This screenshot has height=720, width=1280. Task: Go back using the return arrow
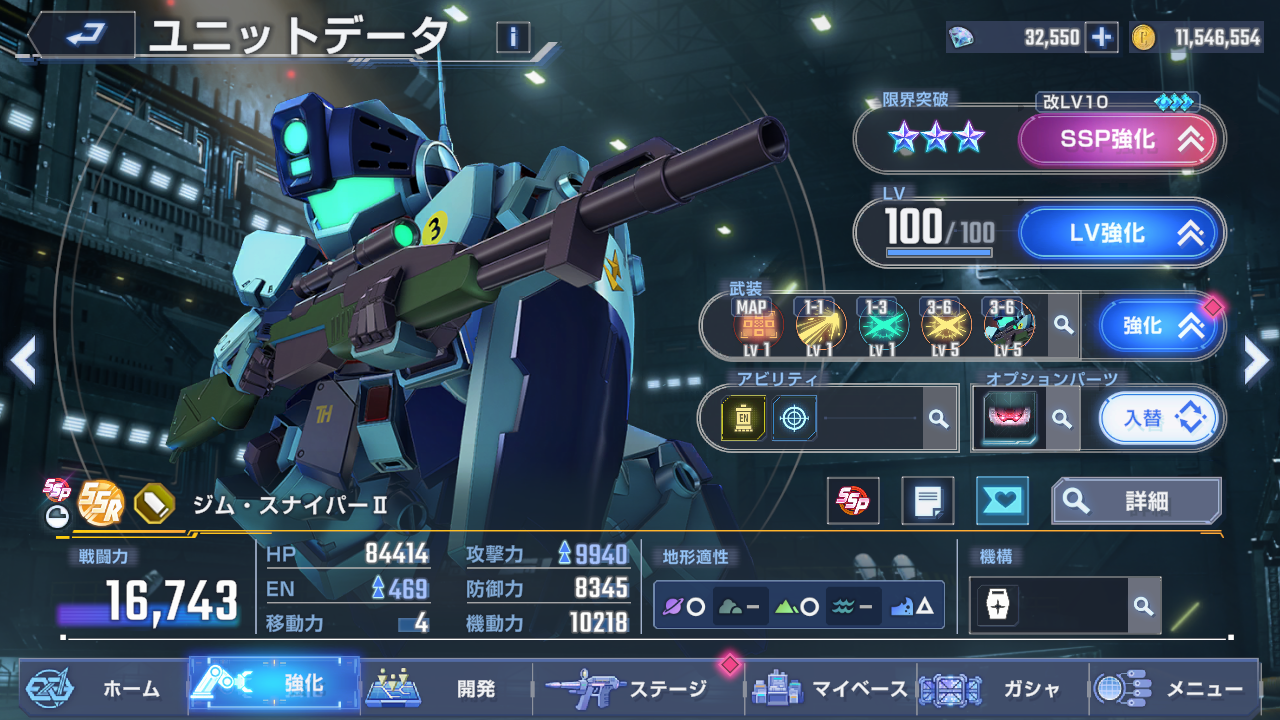click(x=82, y=36)
